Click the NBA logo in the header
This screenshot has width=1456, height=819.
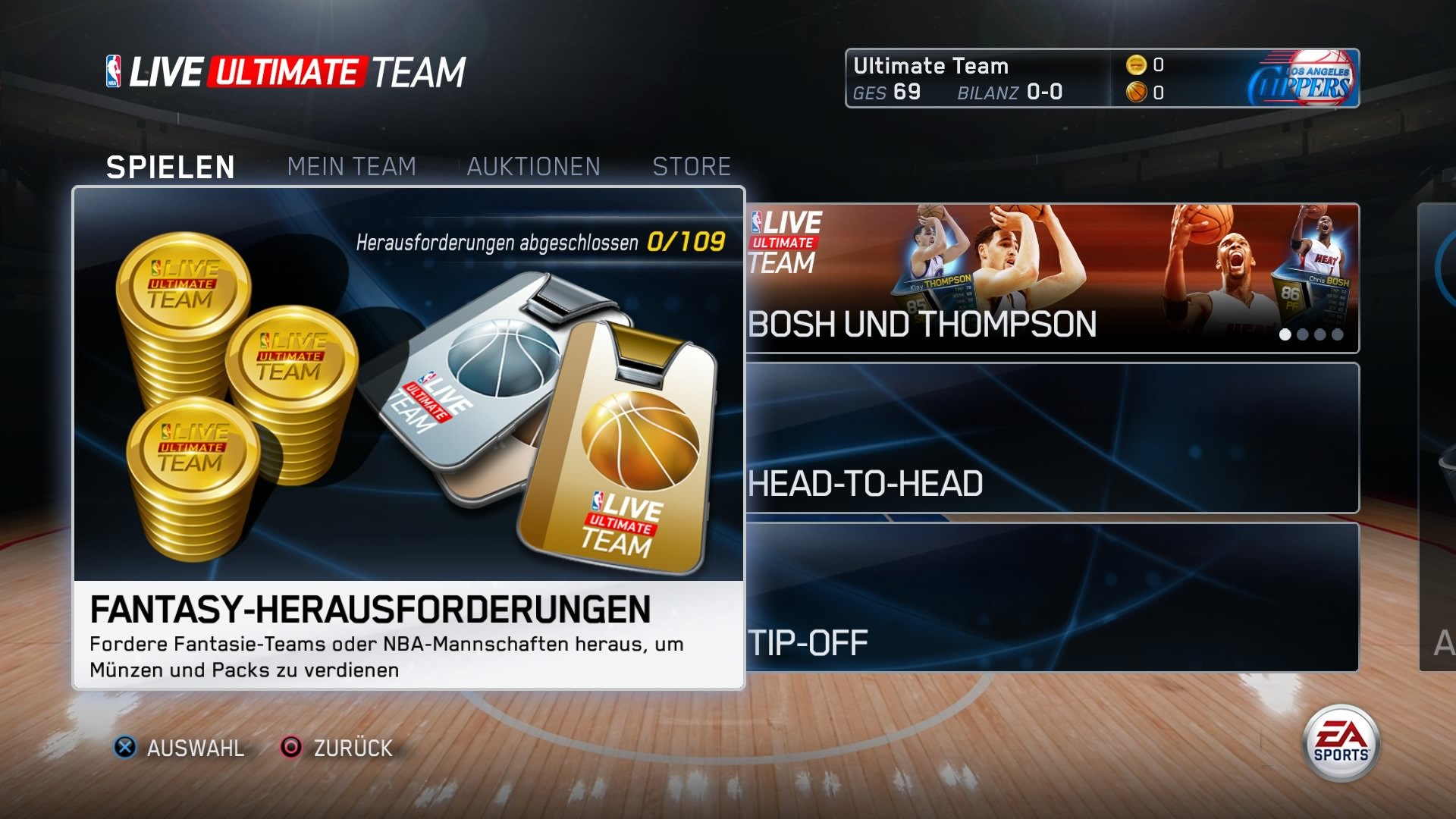tap(115, 71)
